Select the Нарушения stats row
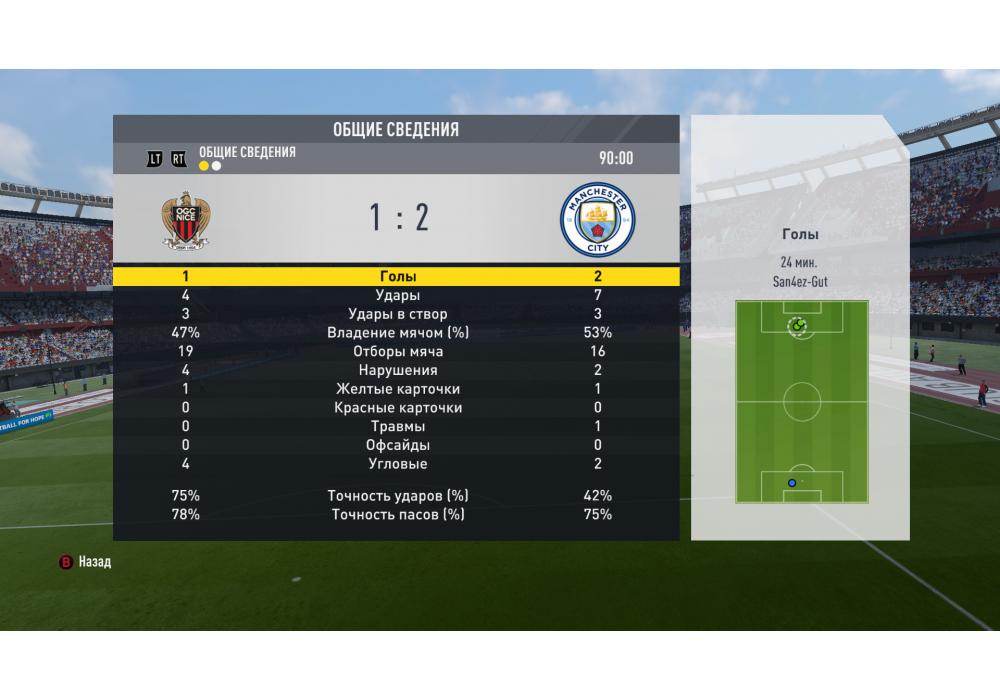Screen dimensions: 1000x700 pyautogui.click(x=397, y=370)
